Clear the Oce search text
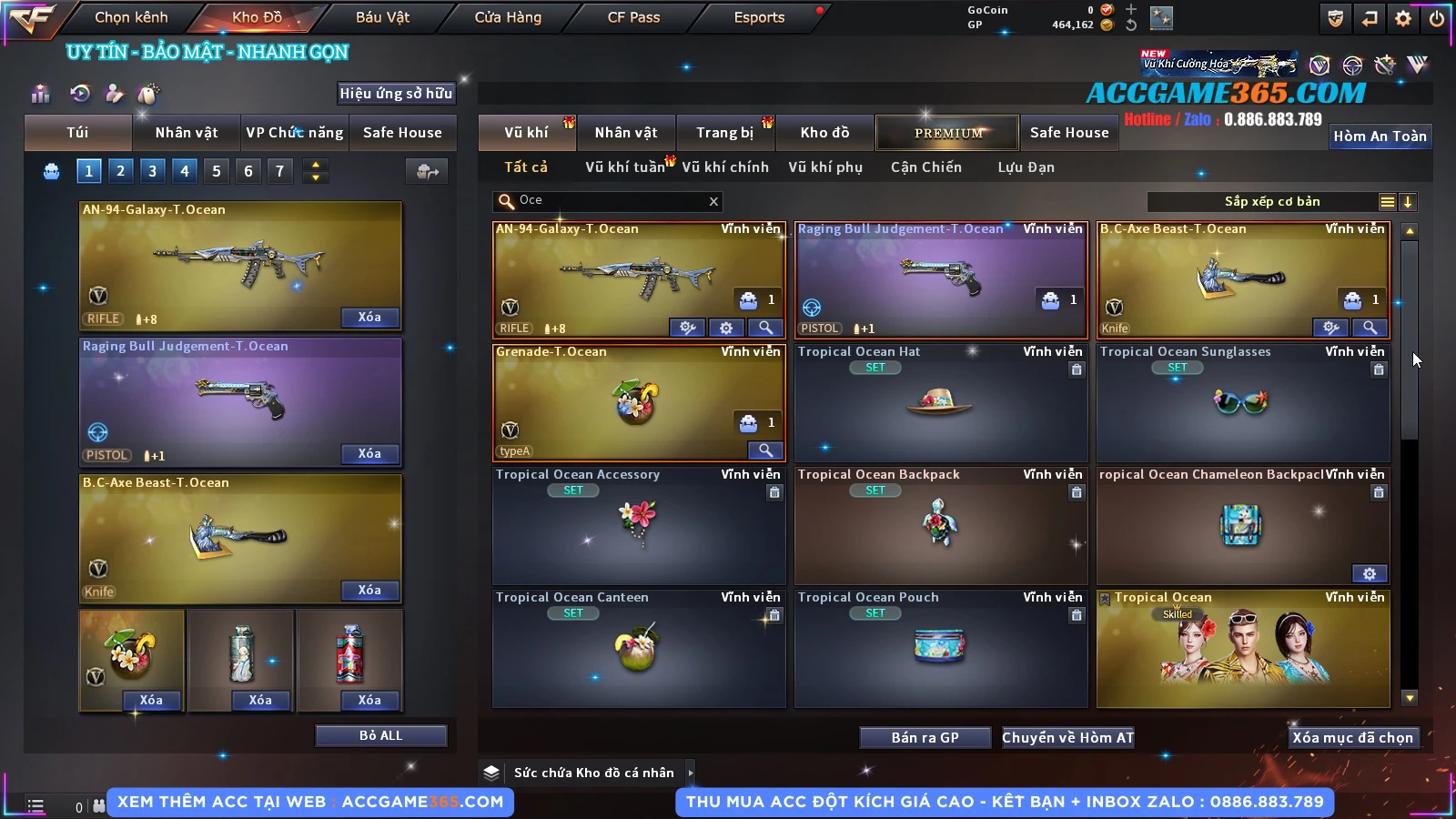 tap(713, 201)
